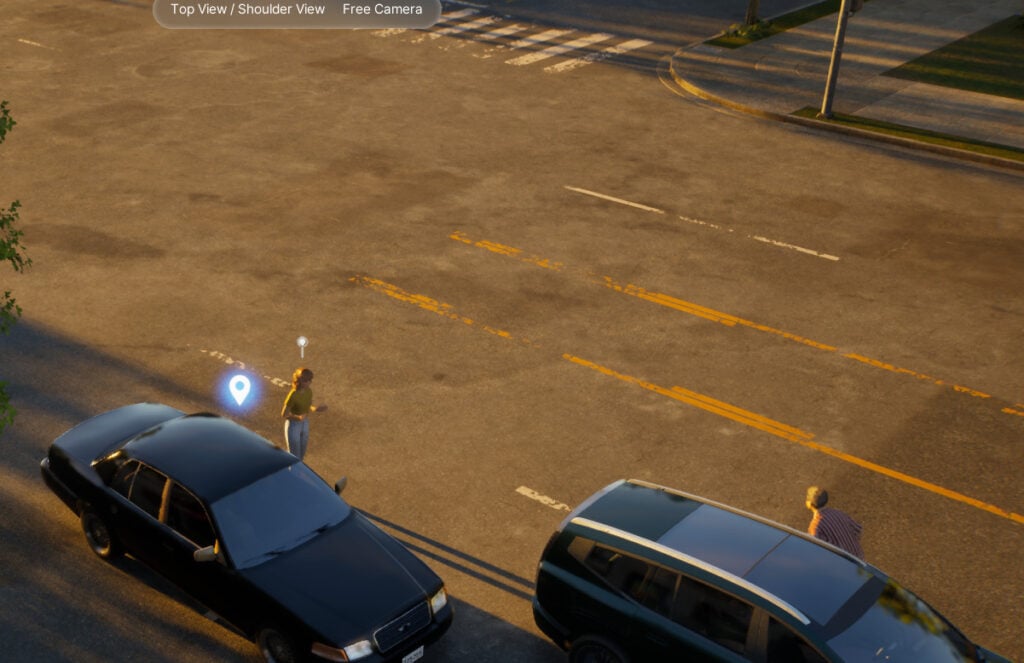Image resolution: width=1024 pixels, height=663 pixels.
Task: Click the glowing blue location pin marker
Action: [x=239, y=388]
